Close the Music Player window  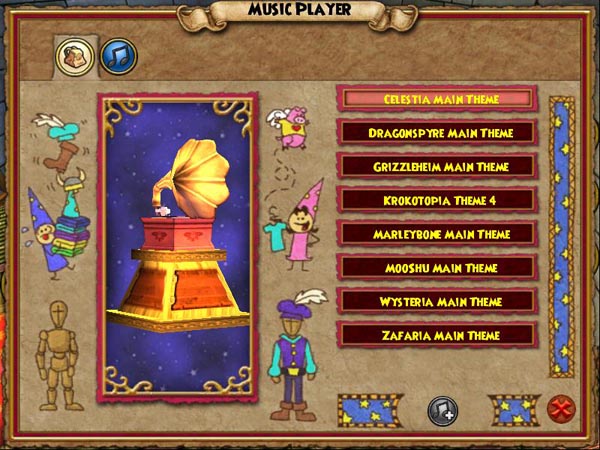pyautogui.click(x=560, y=409)
